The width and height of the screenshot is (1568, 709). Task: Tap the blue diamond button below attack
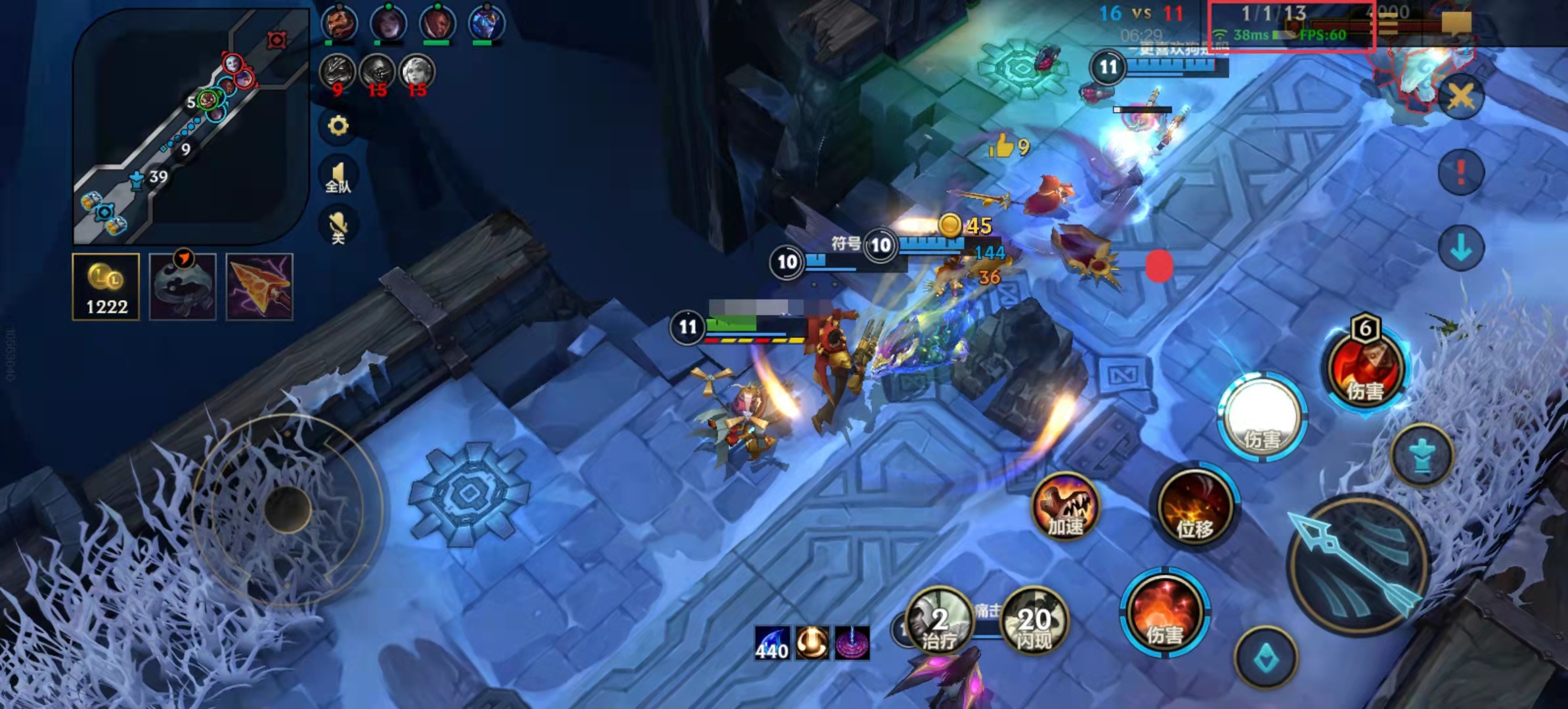[1265, 658]
